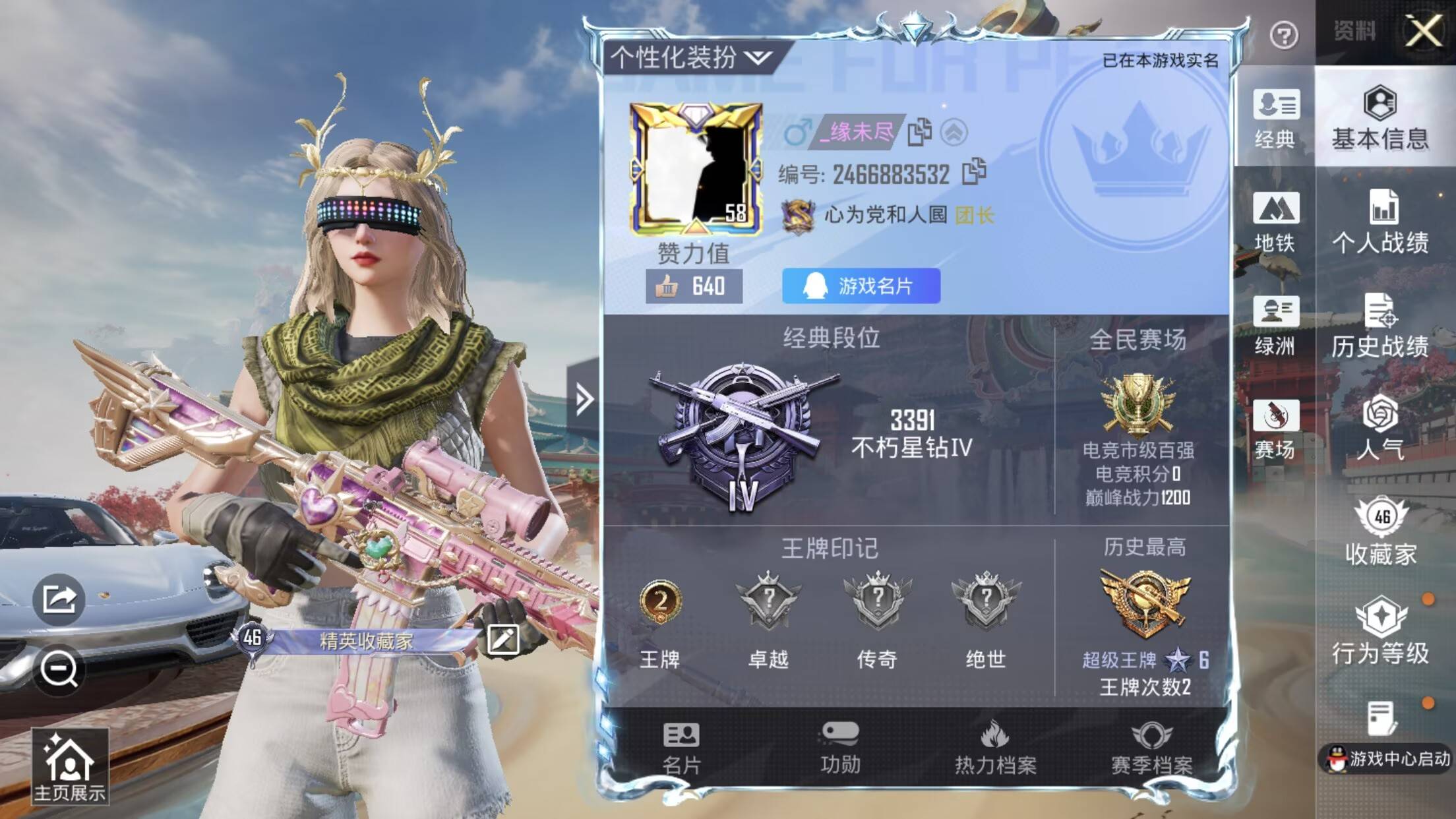Image resolution: width=1456 pixels, height=819 pixels.
Task: Open 历史战绩 match history
Action: (x=1380, y=326)
